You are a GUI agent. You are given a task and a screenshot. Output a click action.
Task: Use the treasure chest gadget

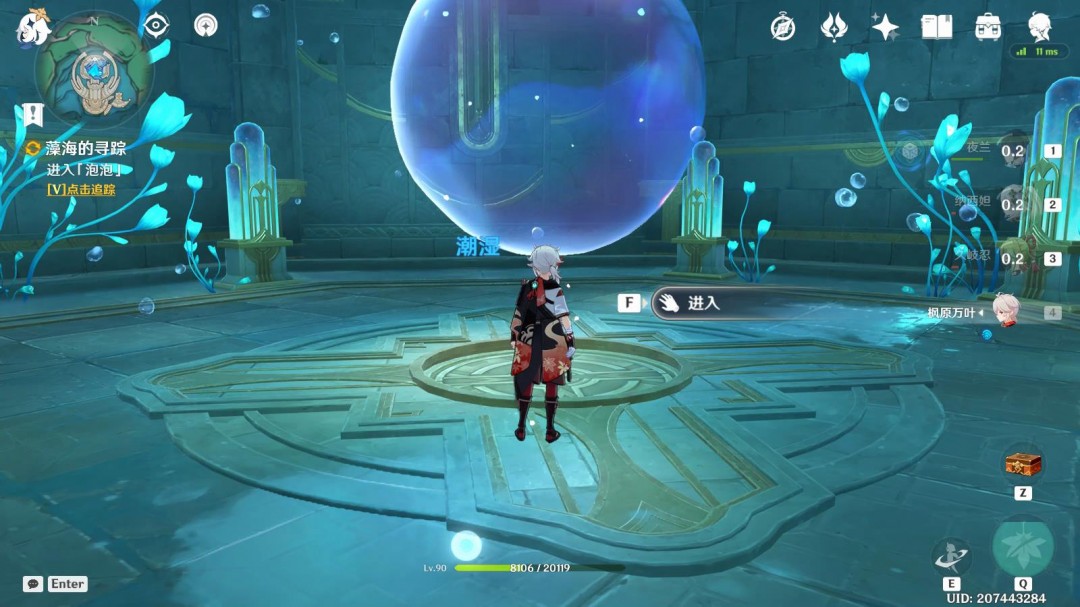coord(1022,464)
